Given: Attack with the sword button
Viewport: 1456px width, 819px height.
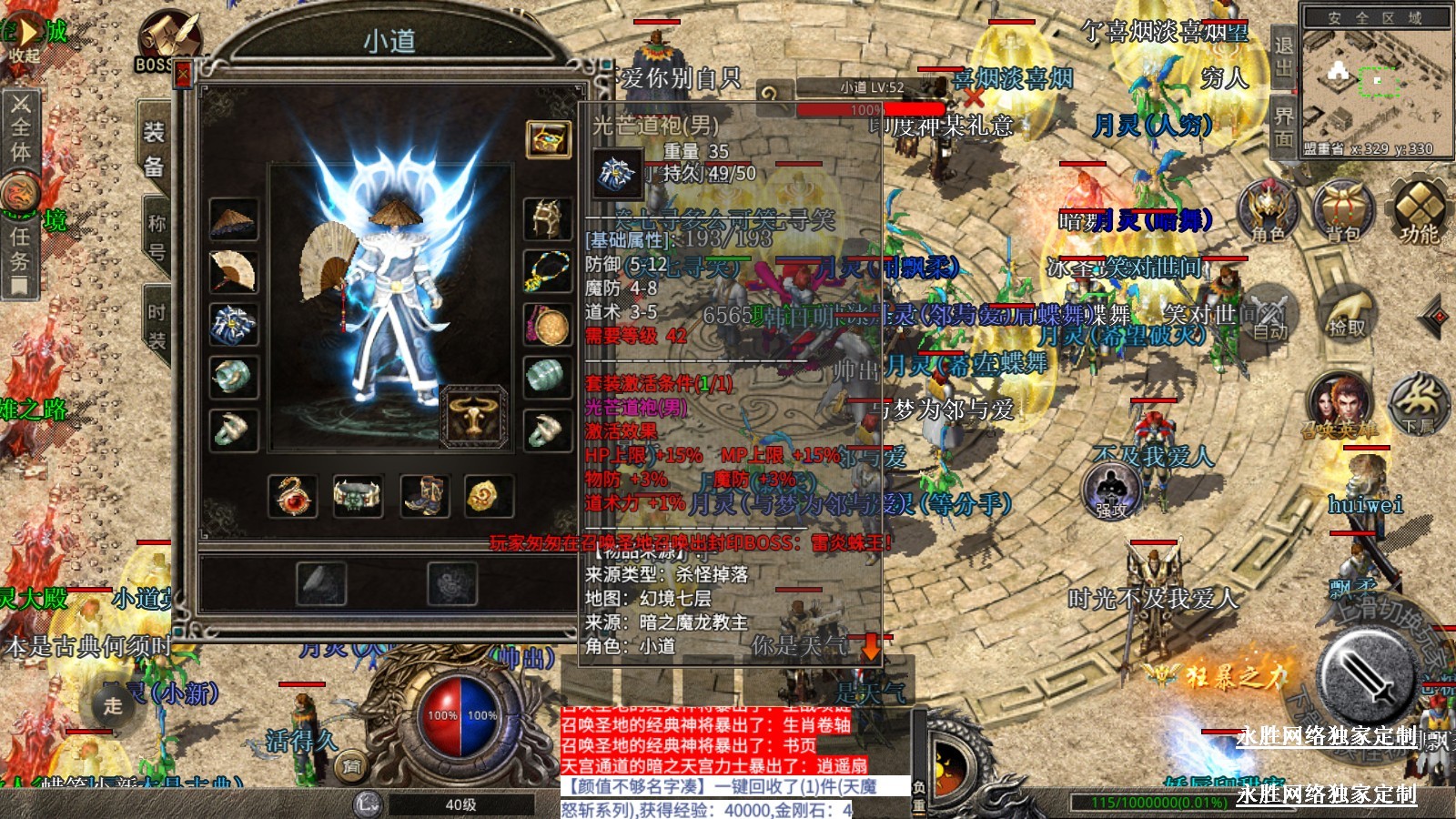Looking at the screenshot, I should pos(1368,675).
